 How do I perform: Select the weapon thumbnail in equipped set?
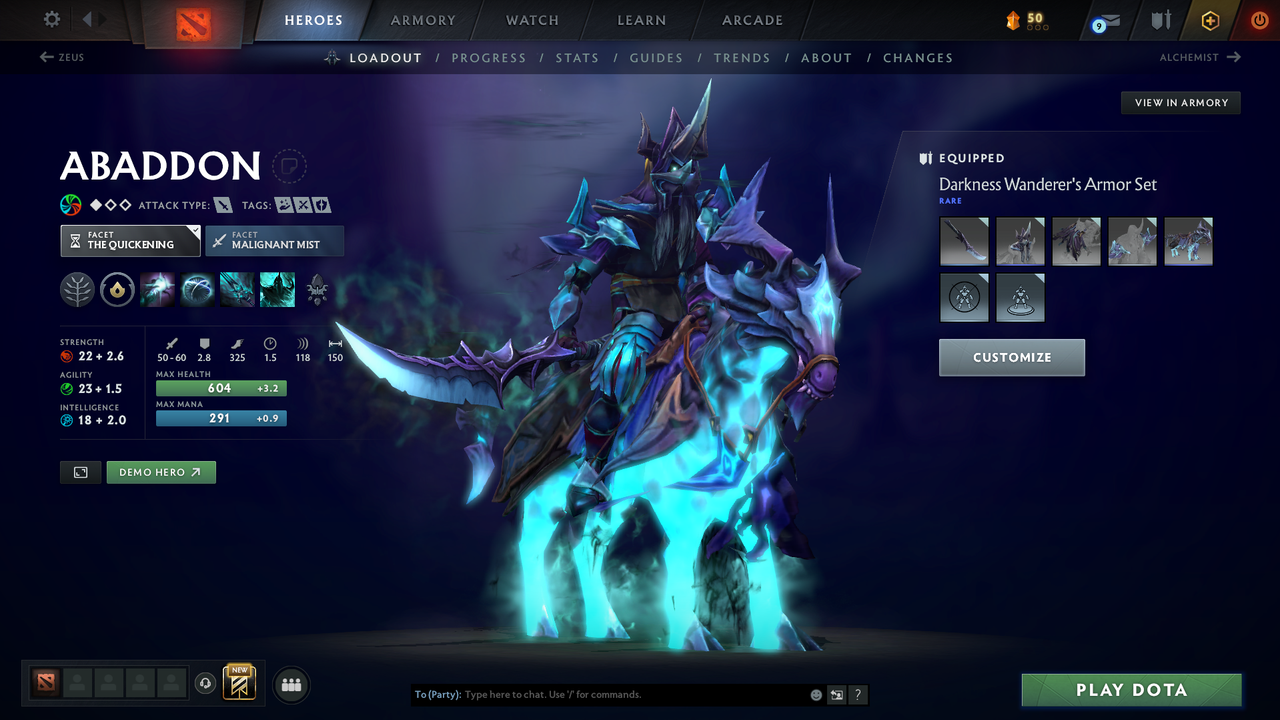point(964,241)
